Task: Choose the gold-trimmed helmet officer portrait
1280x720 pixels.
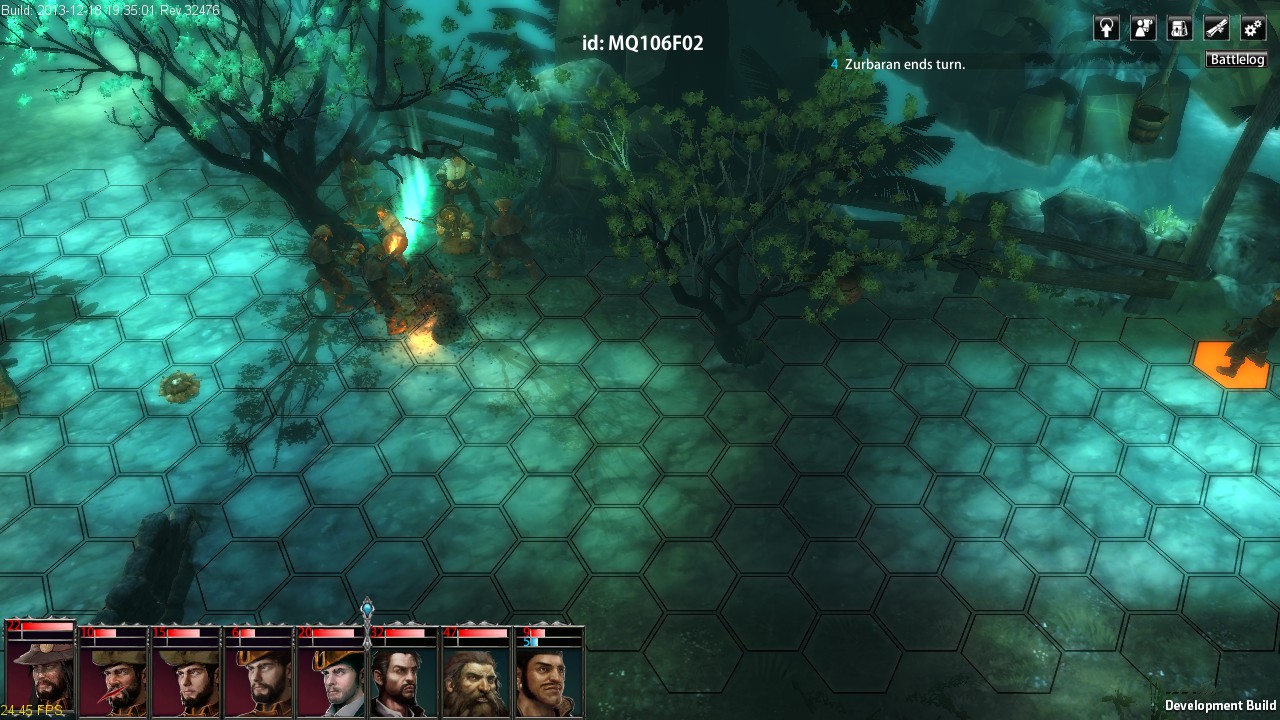Action: pyautogui.click(x=258, y=678)
